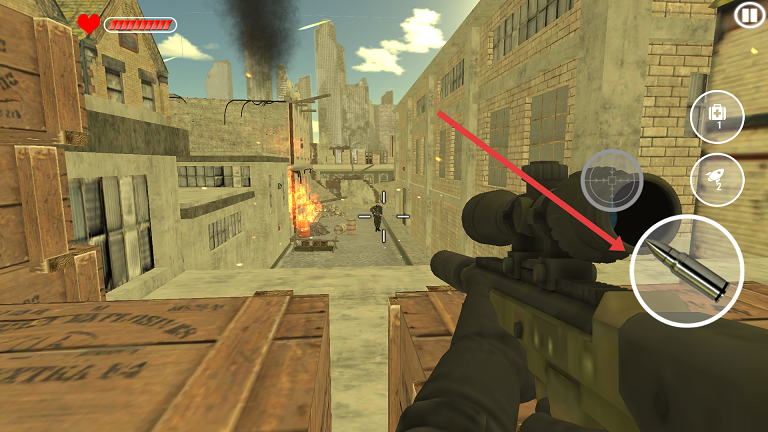Viewport: 768px width, 432px height.
Task: Use the medkit item
Action: (x=717, y=117)
